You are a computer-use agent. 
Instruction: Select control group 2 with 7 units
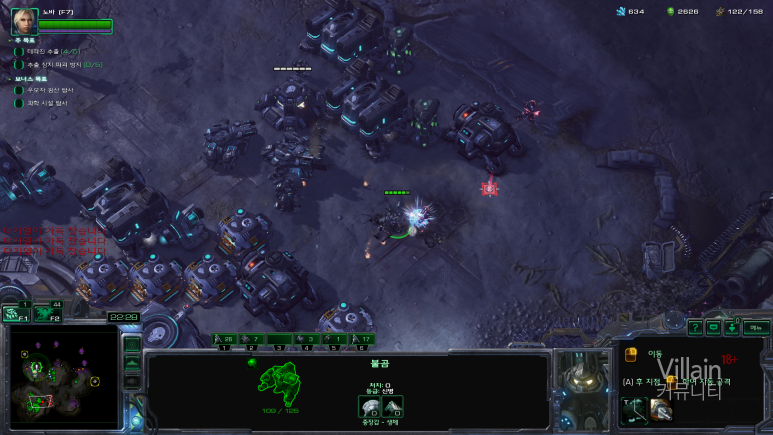point(253,340)
